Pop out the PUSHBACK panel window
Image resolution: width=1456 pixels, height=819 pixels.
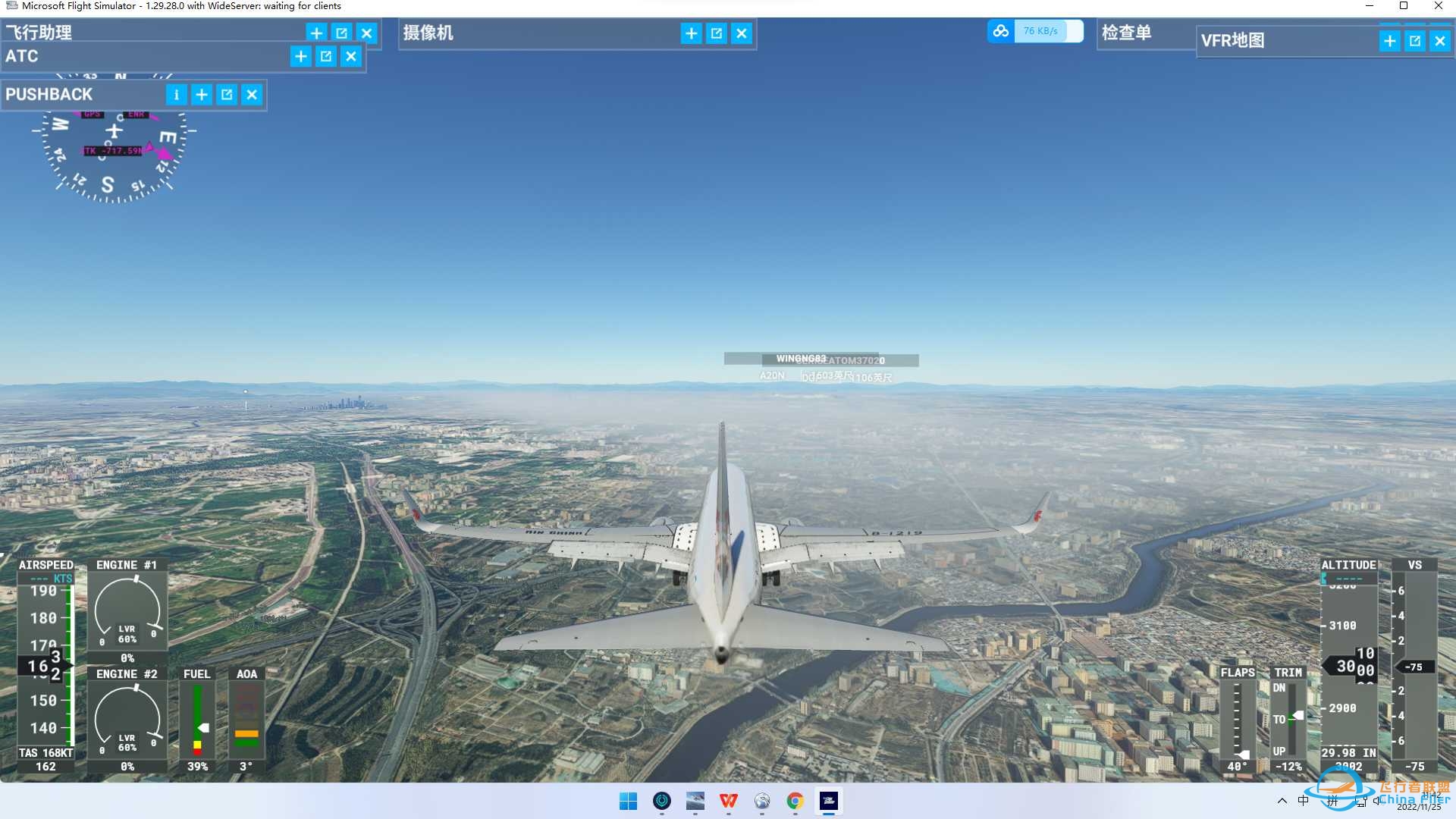tap(227, 95)
